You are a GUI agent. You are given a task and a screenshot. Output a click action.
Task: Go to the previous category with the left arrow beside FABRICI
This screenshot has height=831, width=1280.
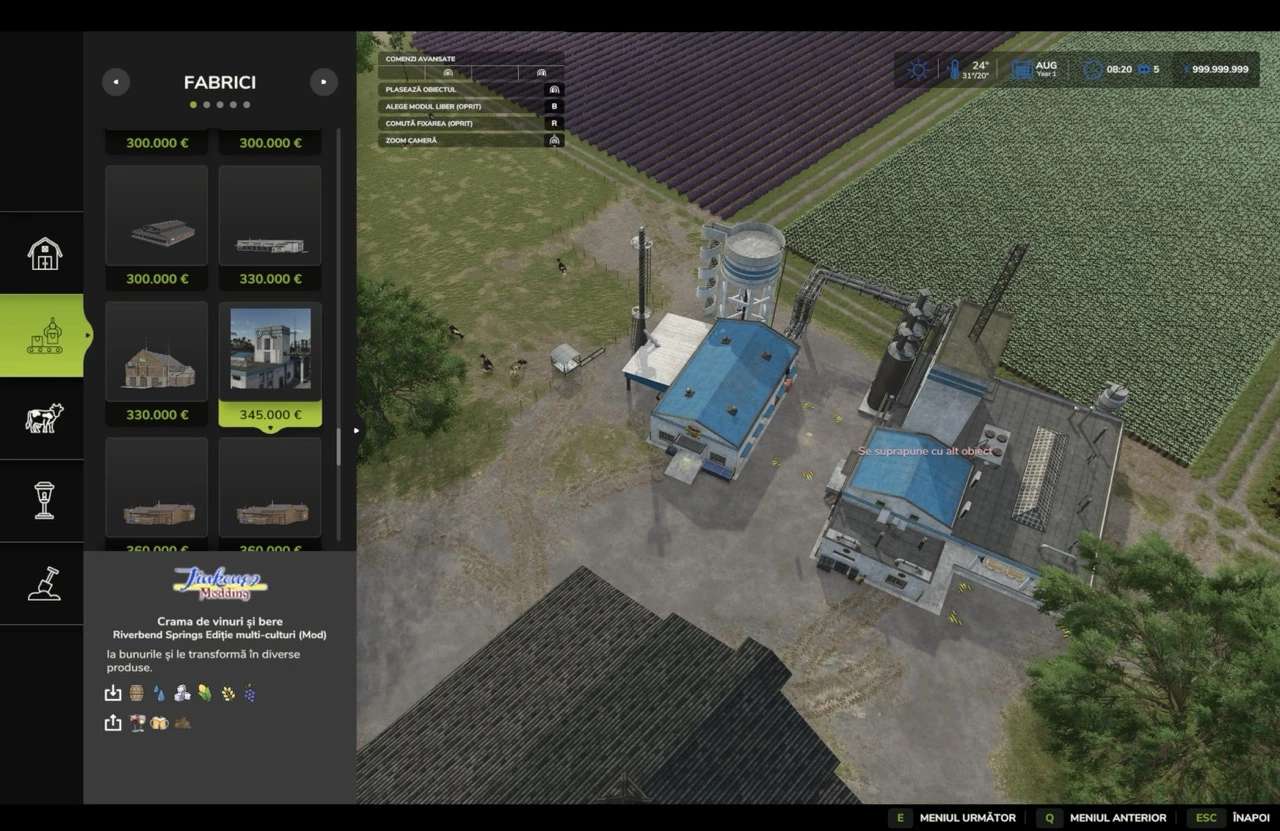pyautogui.click(x=116, y=82)
